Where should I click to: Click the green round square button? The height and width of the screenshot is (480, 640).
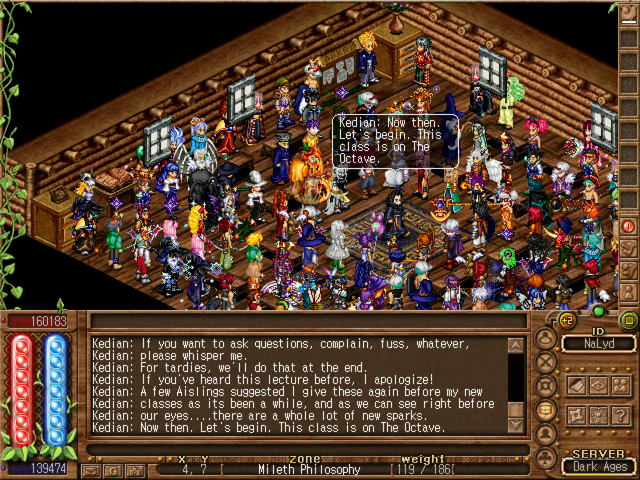629,320
